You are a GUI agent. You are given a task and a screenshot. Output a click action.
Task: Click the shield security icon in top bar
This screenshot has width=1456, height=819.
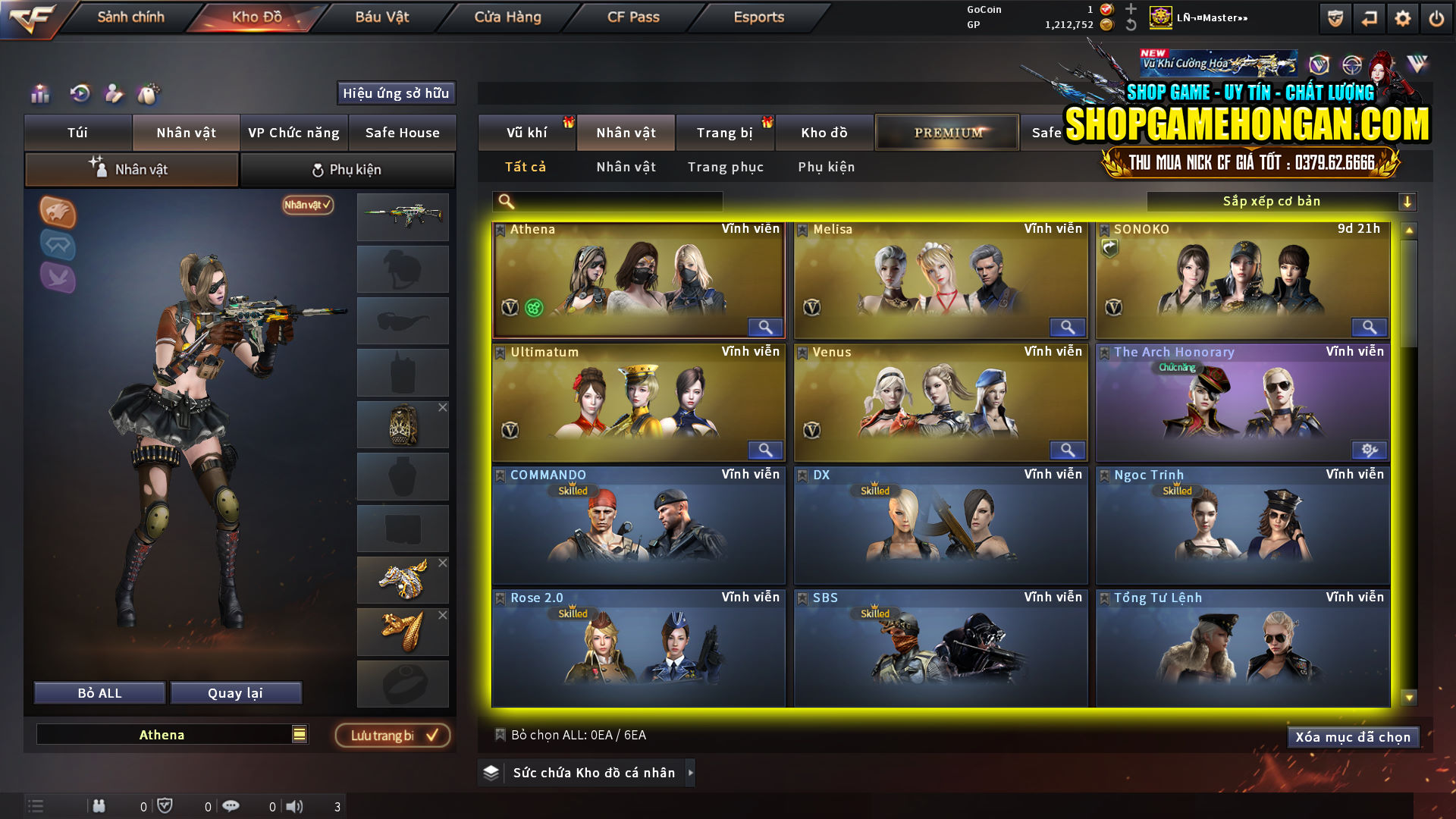click(x=1334, y=17)
